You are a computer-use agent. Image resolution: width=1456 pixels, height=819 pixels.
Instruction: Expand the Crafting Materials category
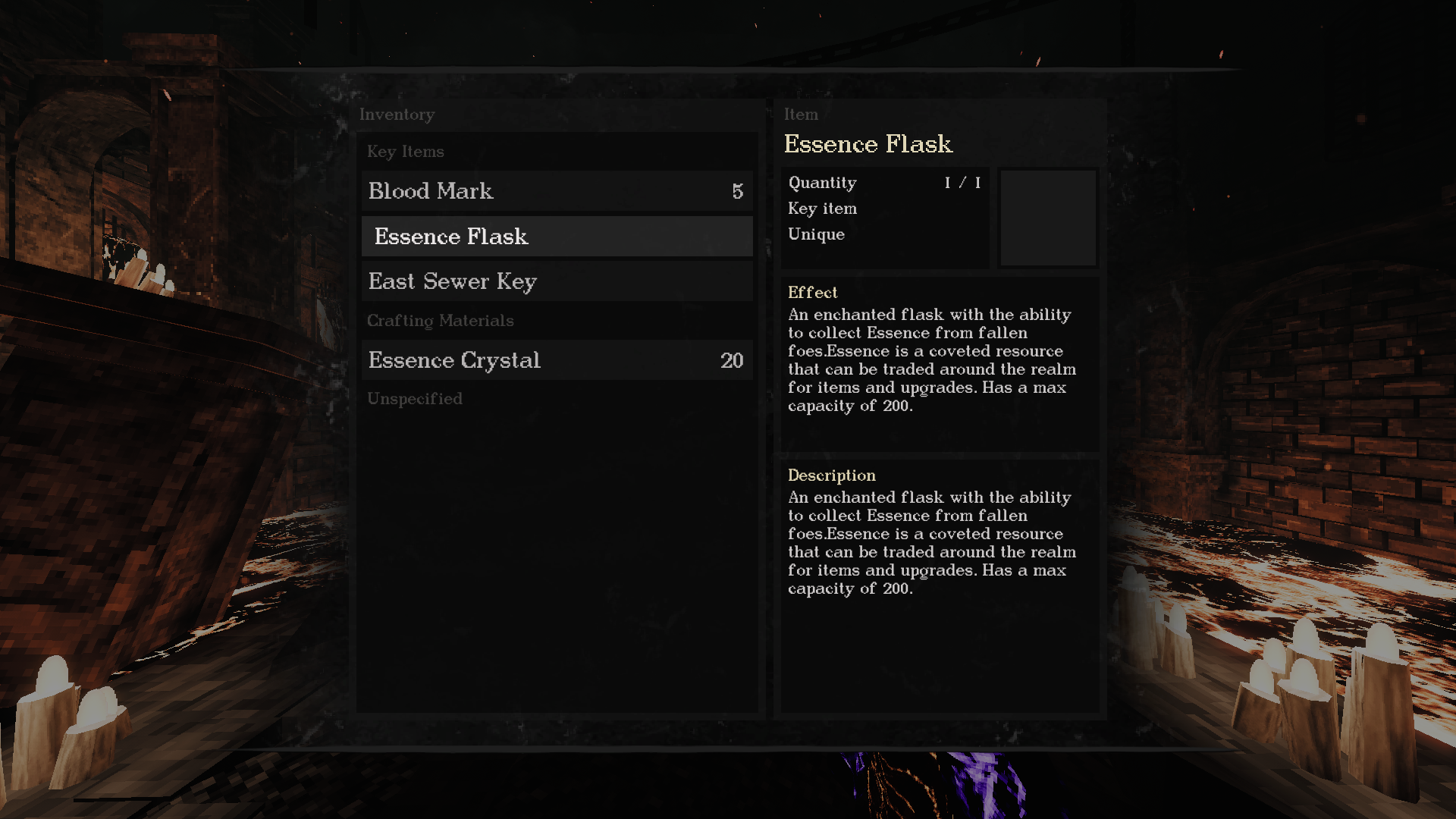pyautogui.click(x=440, y=321)
